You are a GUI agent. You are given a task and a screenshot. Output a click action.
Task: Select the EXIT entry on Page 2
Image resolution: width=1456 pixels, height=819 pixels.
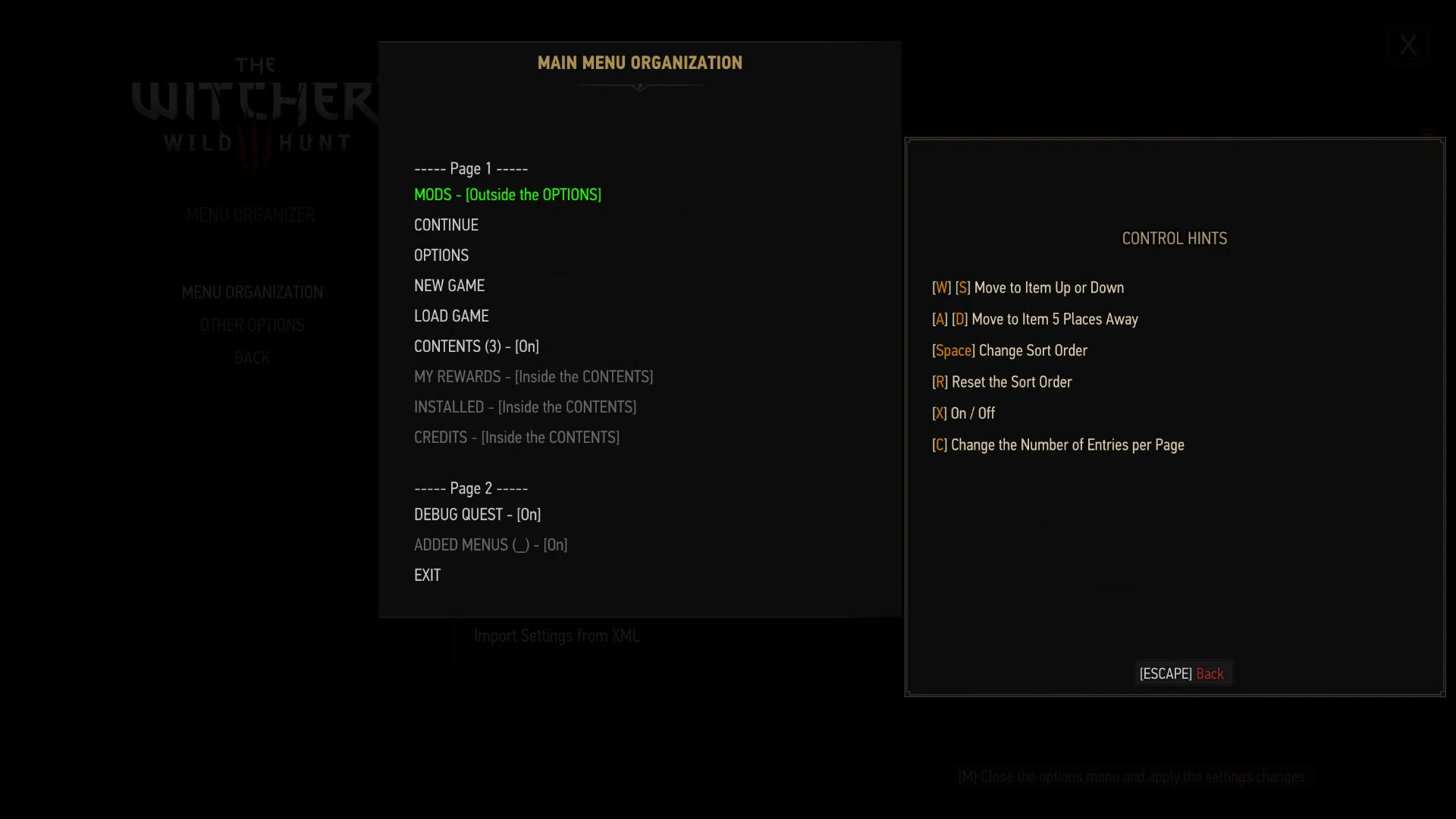click(x=427, y=575)
